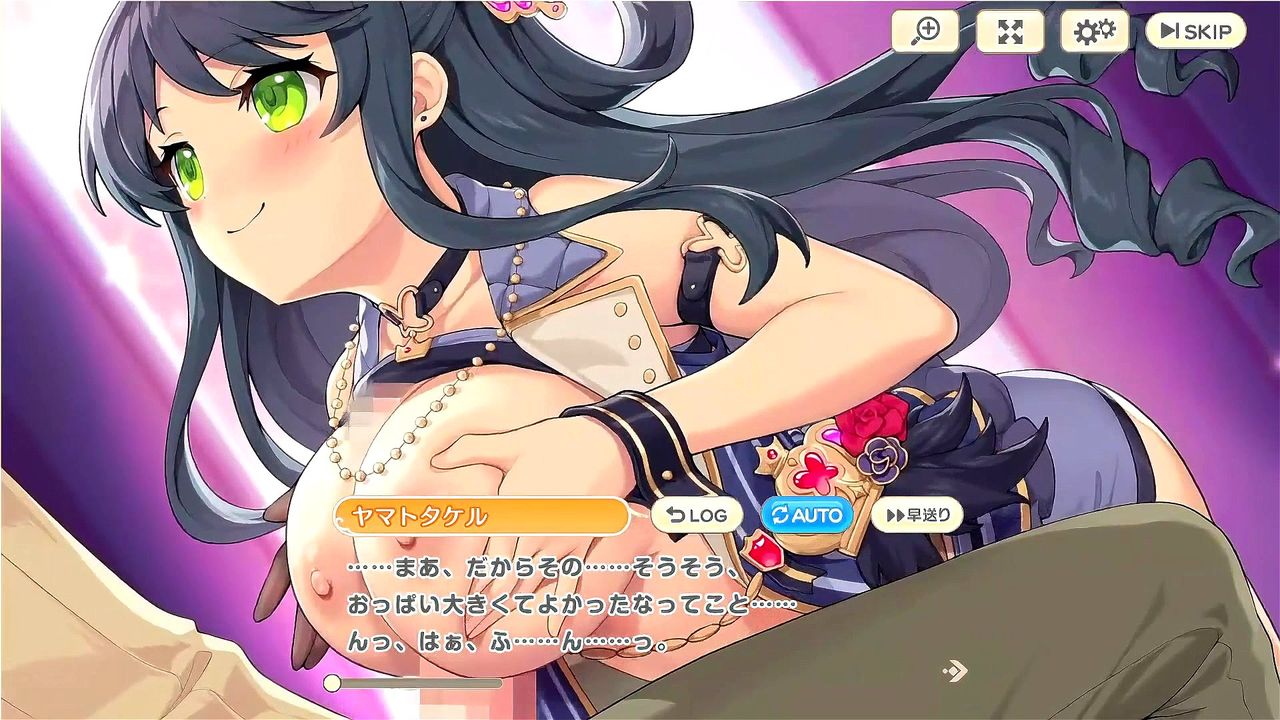Toggle AUTO text advance

[807, 516]
